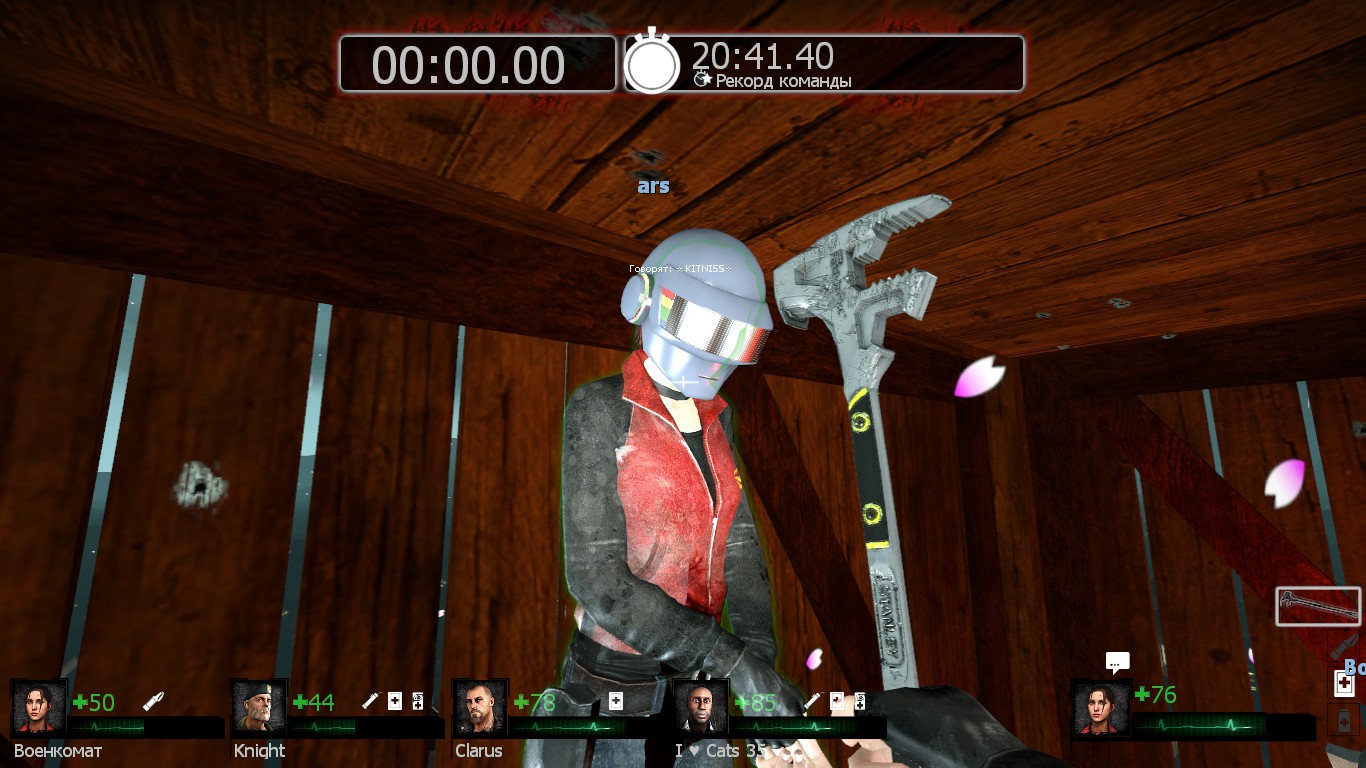The height and width of the screenshot is (768, 1366).
Task: Choose the first aid kit inventory slot
Action: tap(1345, 684)
